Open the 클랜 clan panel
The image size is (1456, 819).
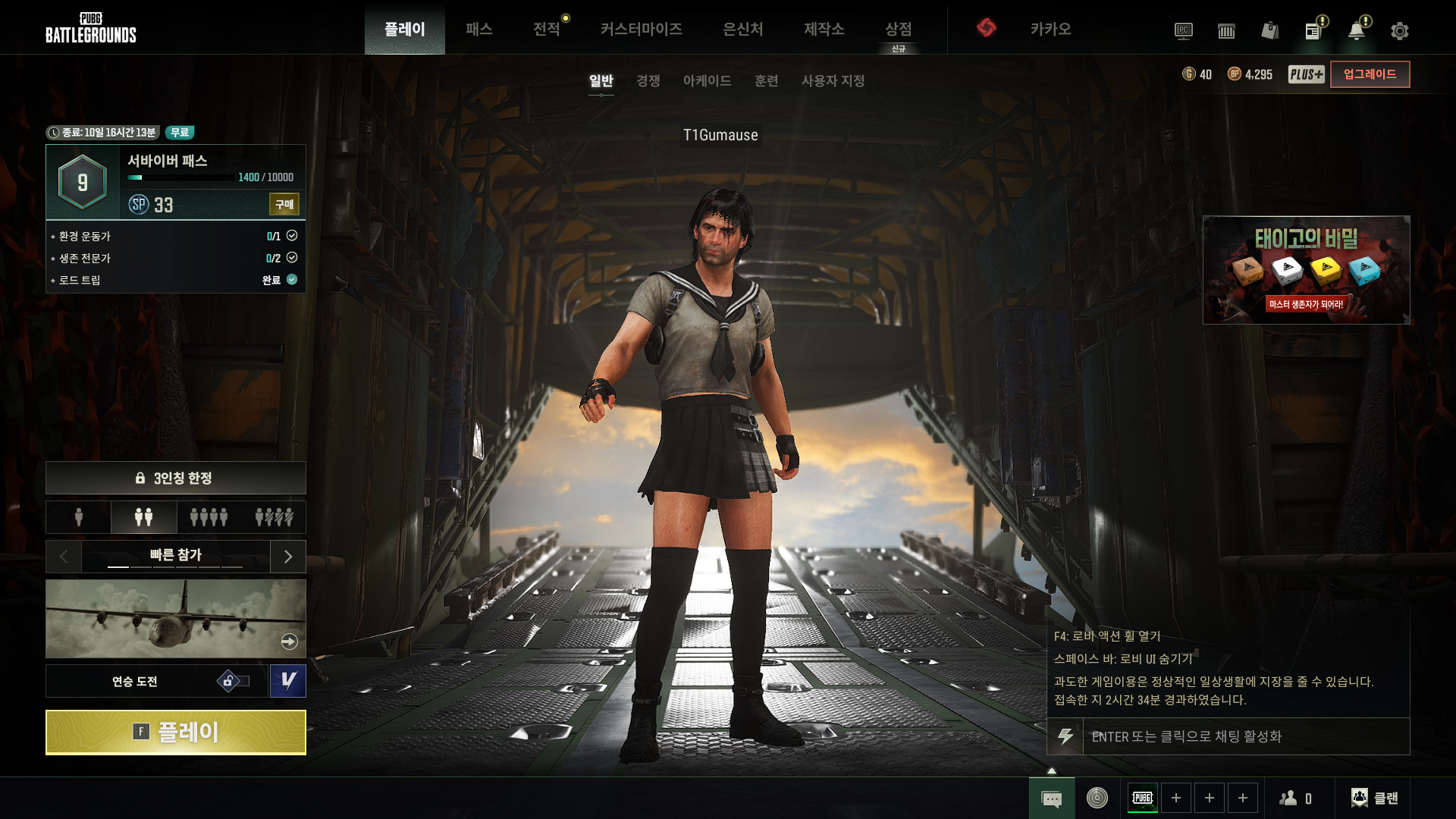point(1375,798)
